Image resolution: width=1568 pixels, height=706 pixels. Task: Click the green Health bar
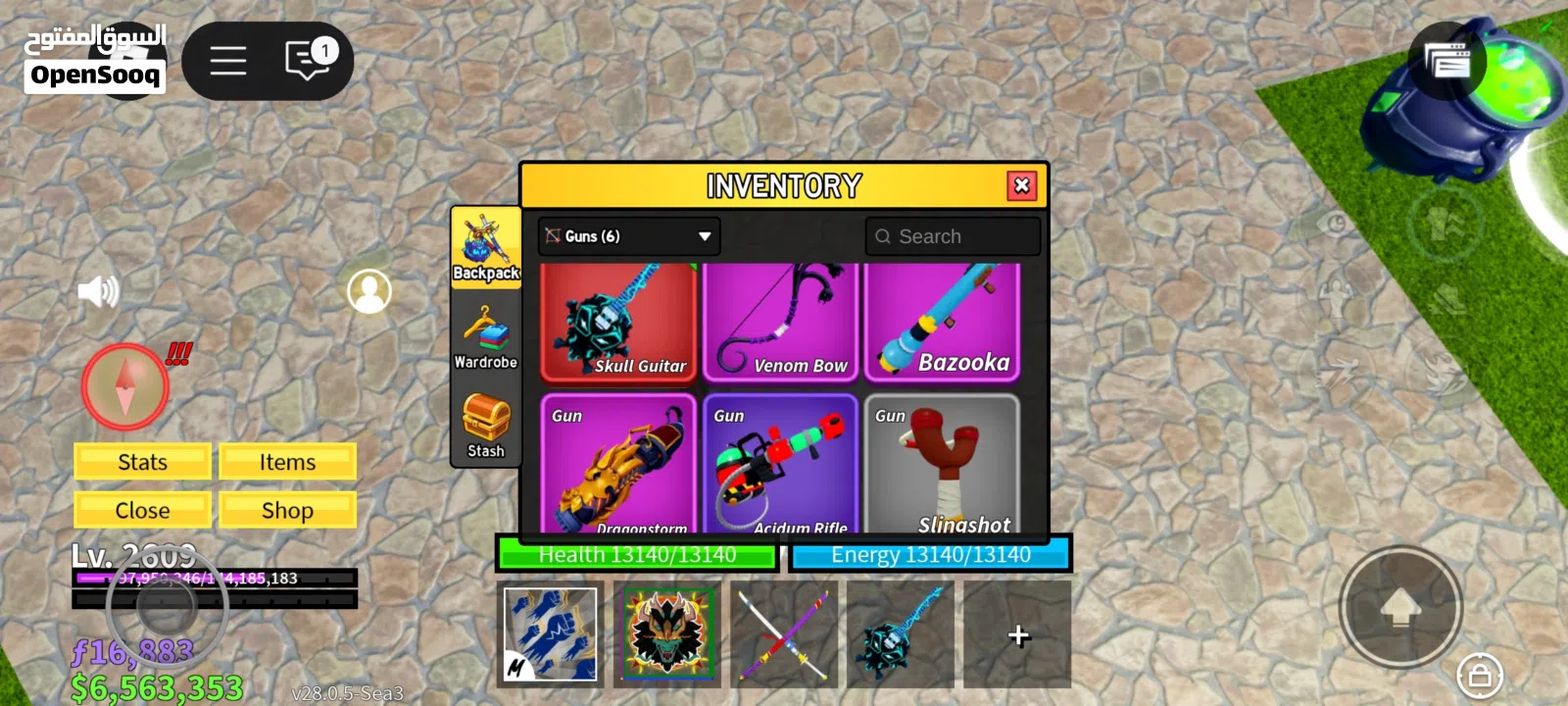pyautogui.click(x=636, y=555)
